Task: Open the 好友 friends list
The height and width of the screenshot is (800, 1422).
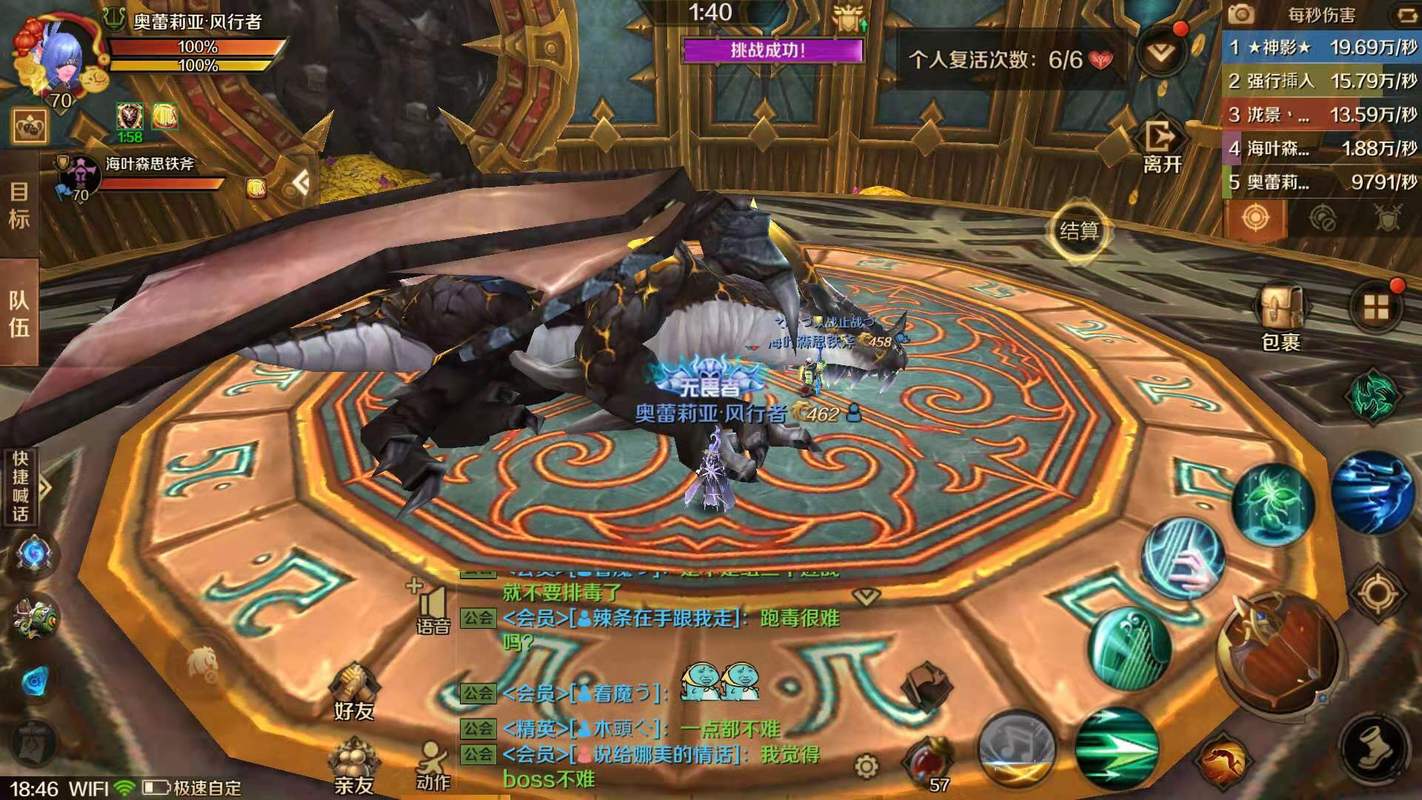Action: pos(354,690)
